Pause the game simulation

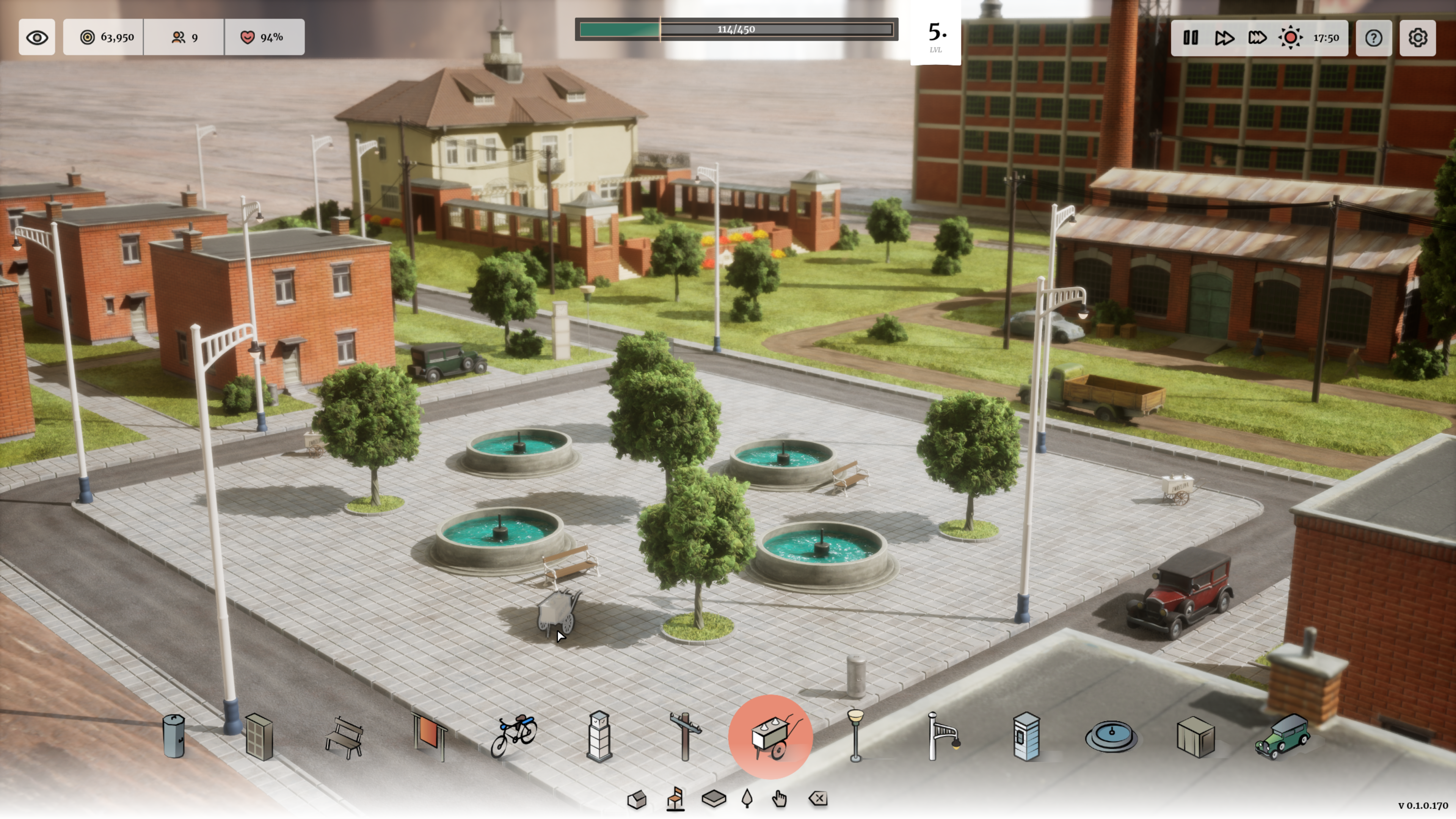[1190, 38]
